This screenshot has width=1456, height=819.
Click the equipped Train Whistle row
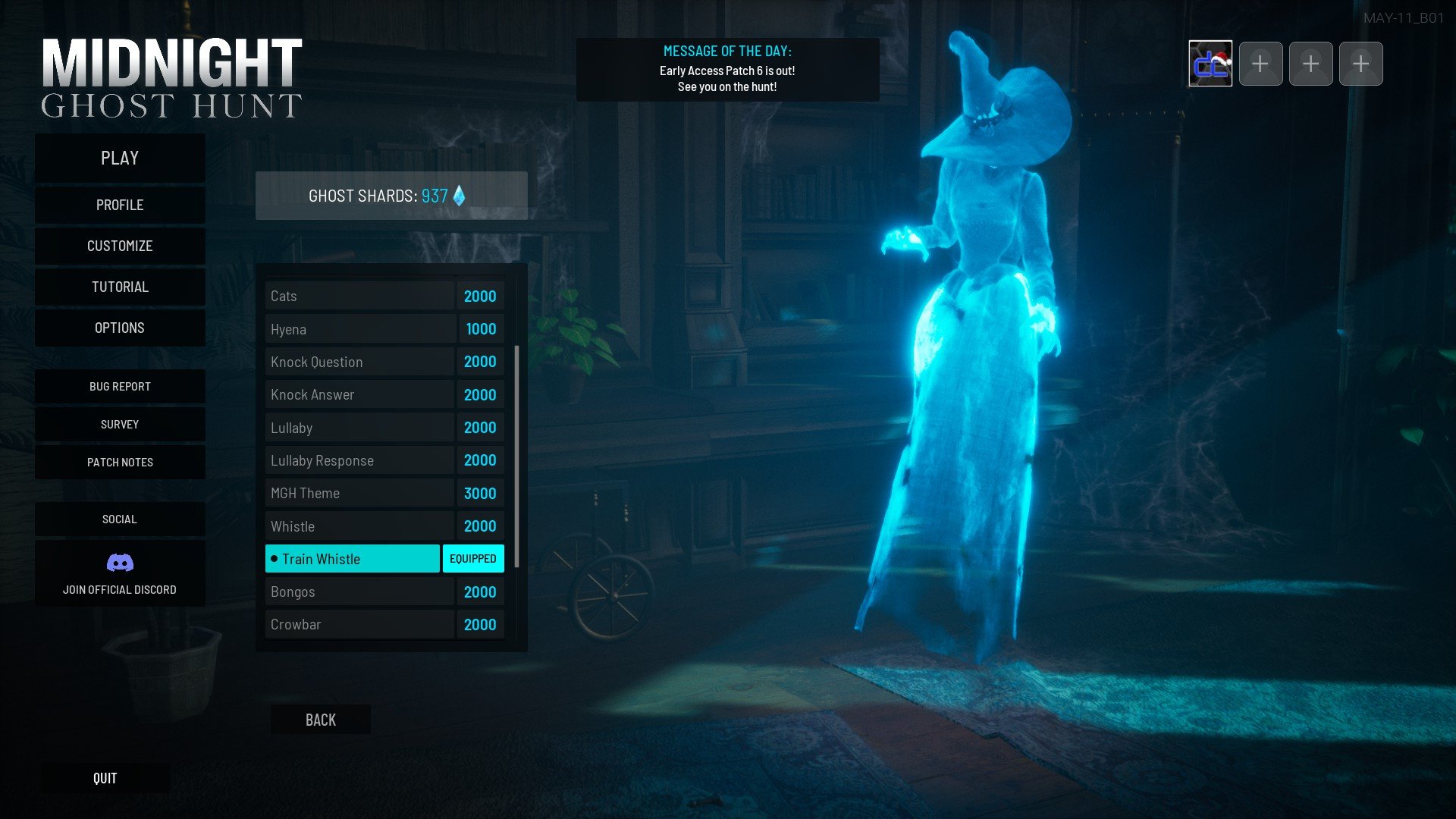coord(352,559)
